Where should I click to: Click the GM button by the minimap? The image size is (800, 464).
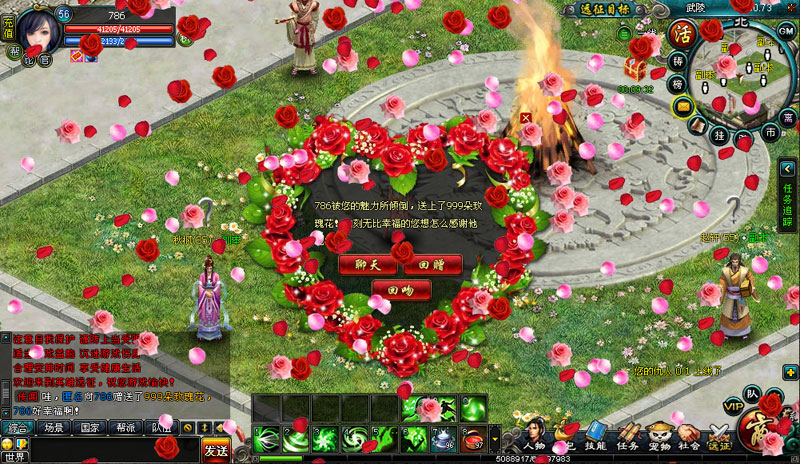coord(786,31)
